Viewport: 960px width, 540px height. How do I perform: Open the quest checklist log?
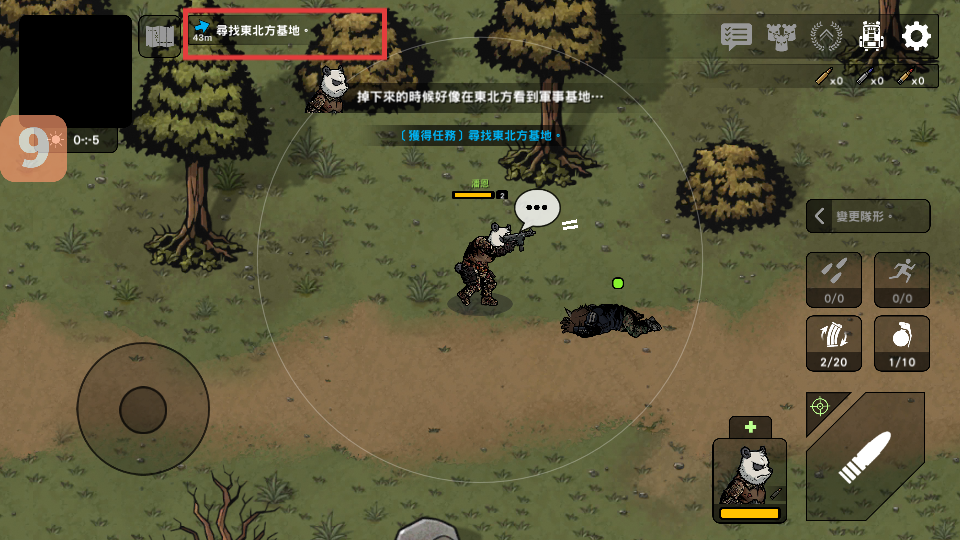point(736,37)
